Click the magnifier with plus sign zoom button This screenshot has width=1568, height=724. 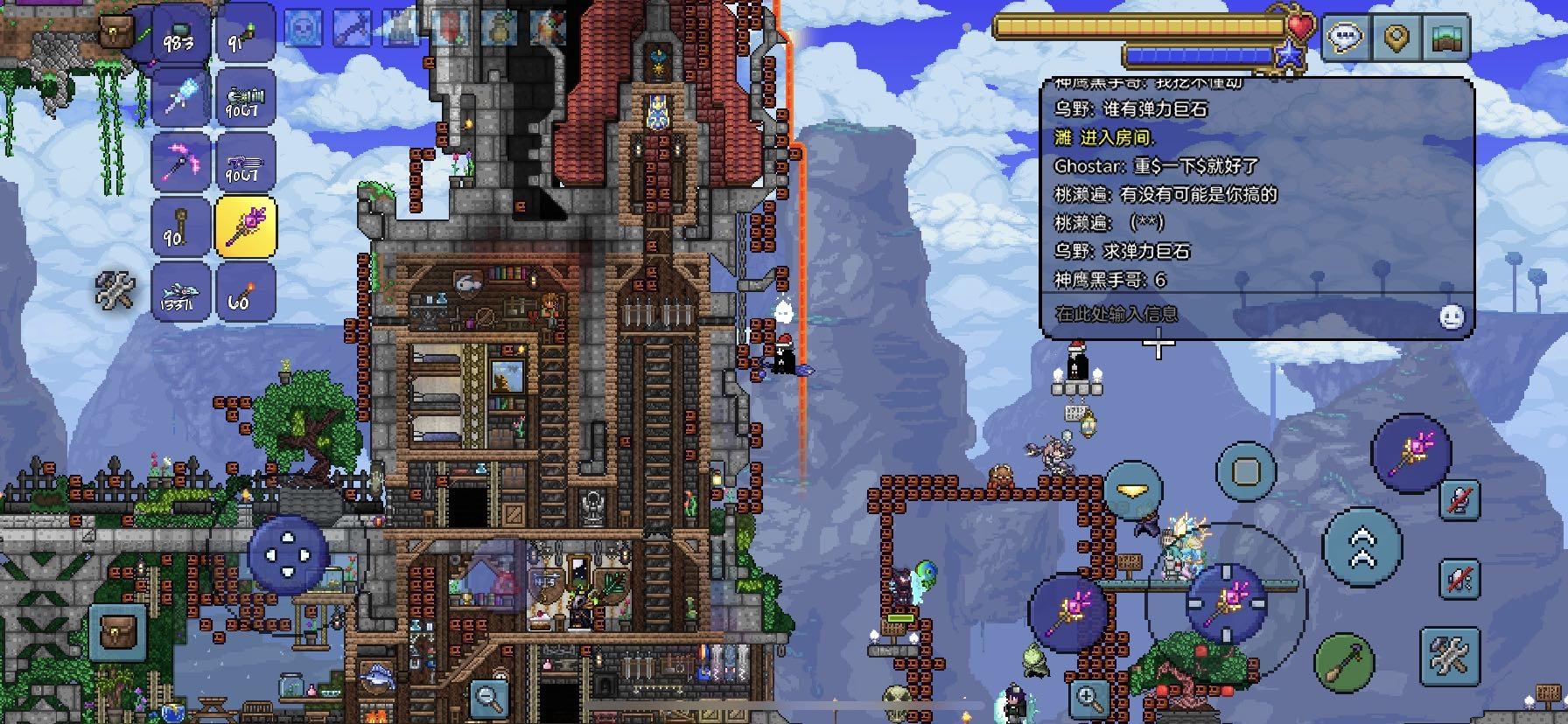(1090, 697)
